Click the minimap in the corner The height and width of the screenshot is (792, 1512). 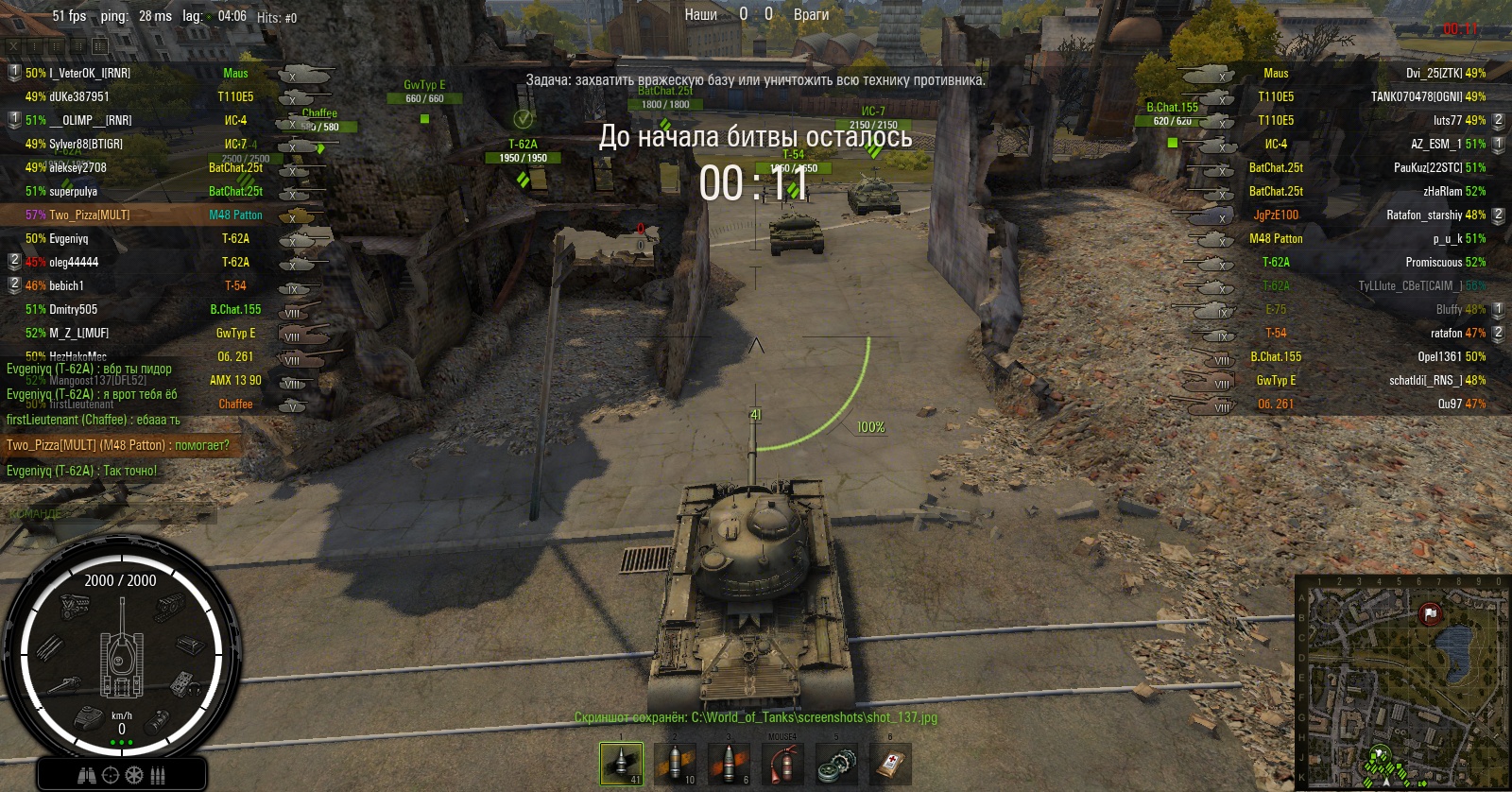tap(1402, 680)
